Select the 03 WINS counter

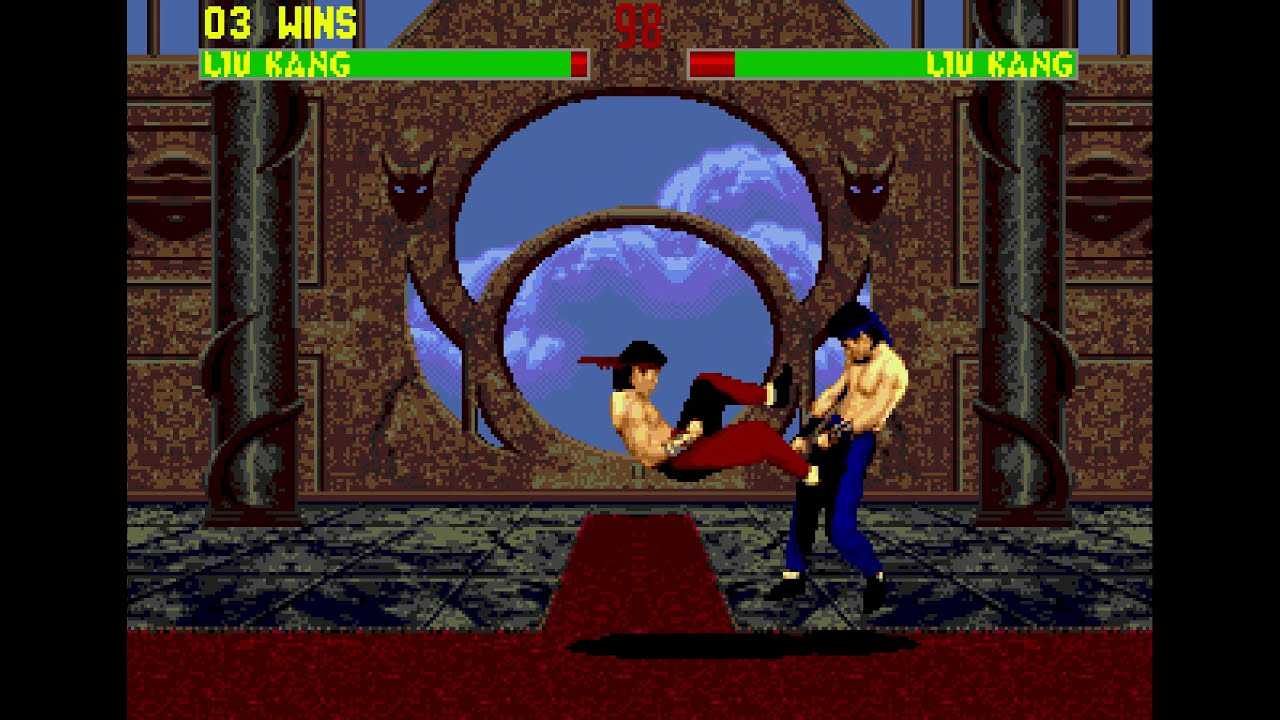tap(282, 20)
